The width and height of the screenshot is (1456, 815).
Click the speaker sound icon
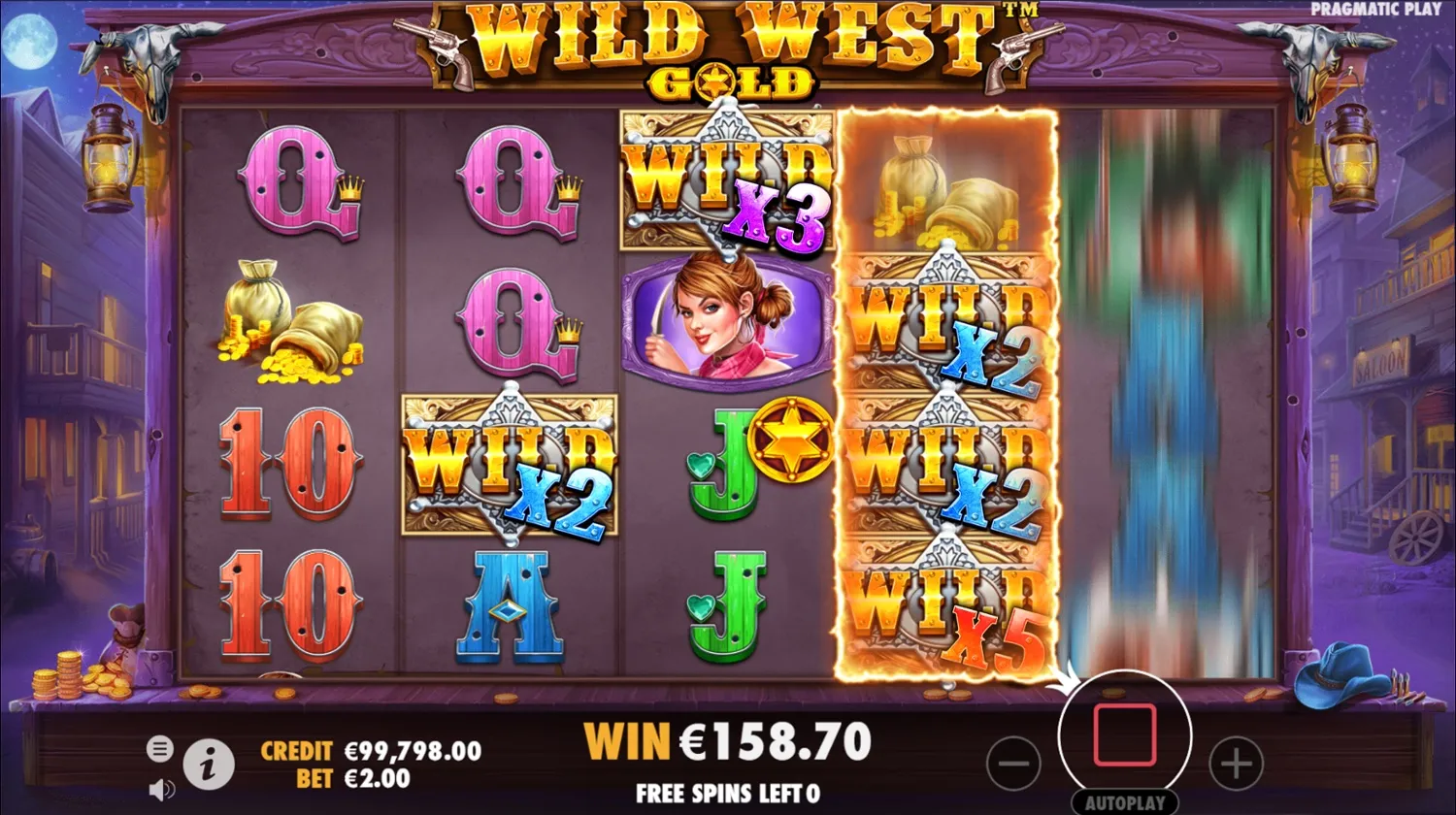160,788
